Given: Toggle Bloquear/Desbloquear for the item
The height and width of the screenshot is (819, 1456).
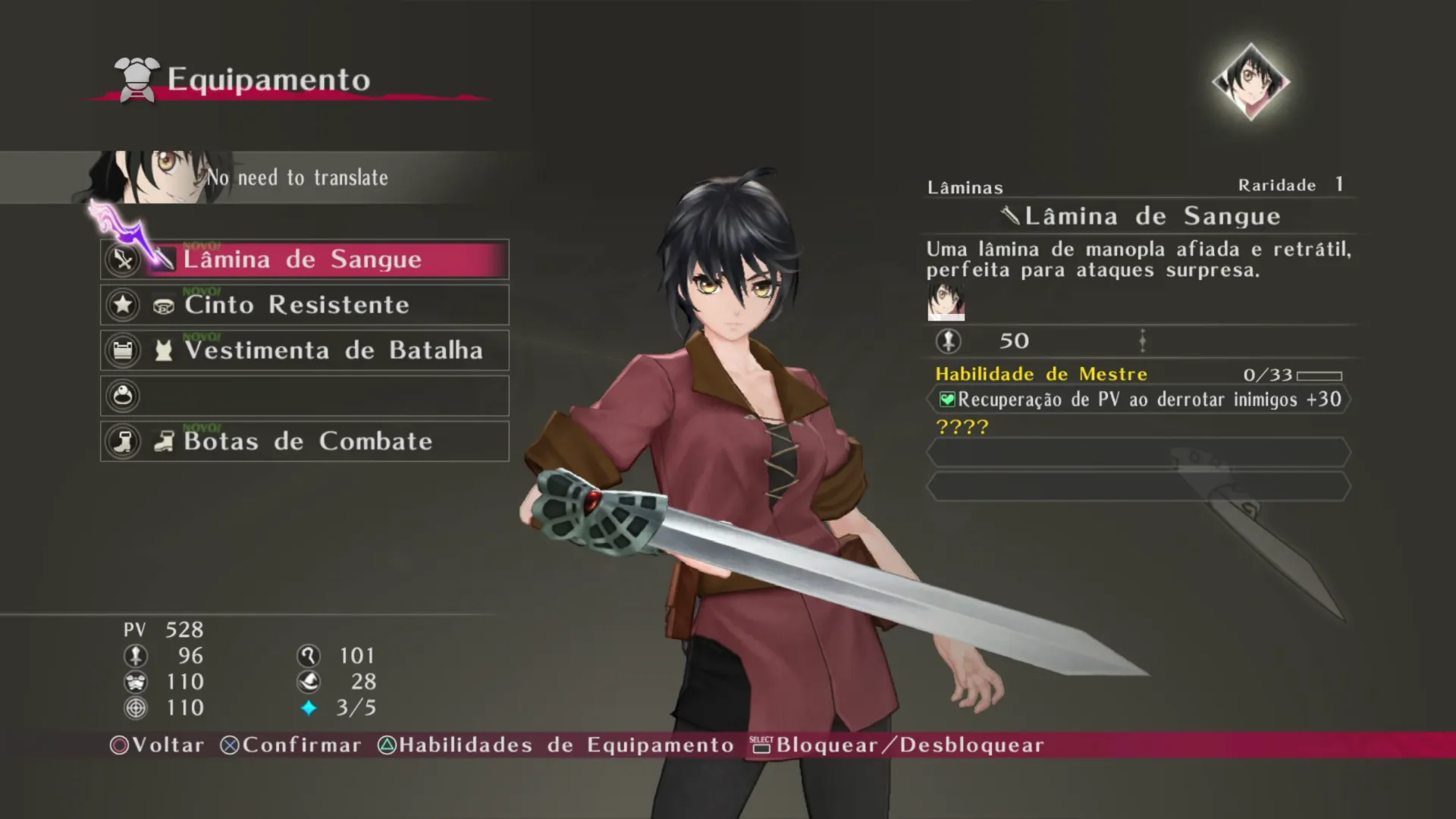Looking at the screenshot, I should coord(898,745).
